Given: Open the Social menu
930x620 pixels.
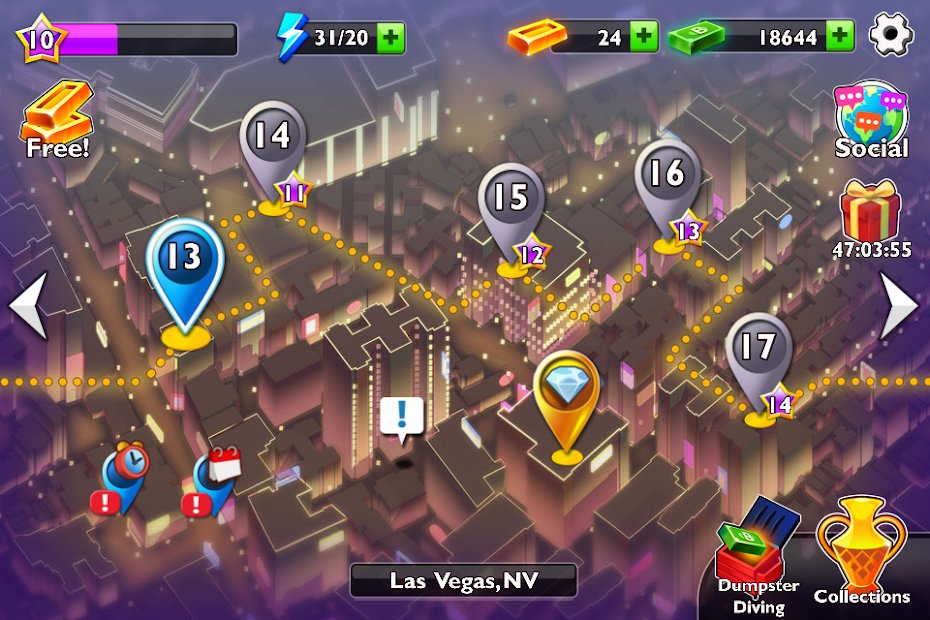Looking at the screenshot, I should coord(871,120).
